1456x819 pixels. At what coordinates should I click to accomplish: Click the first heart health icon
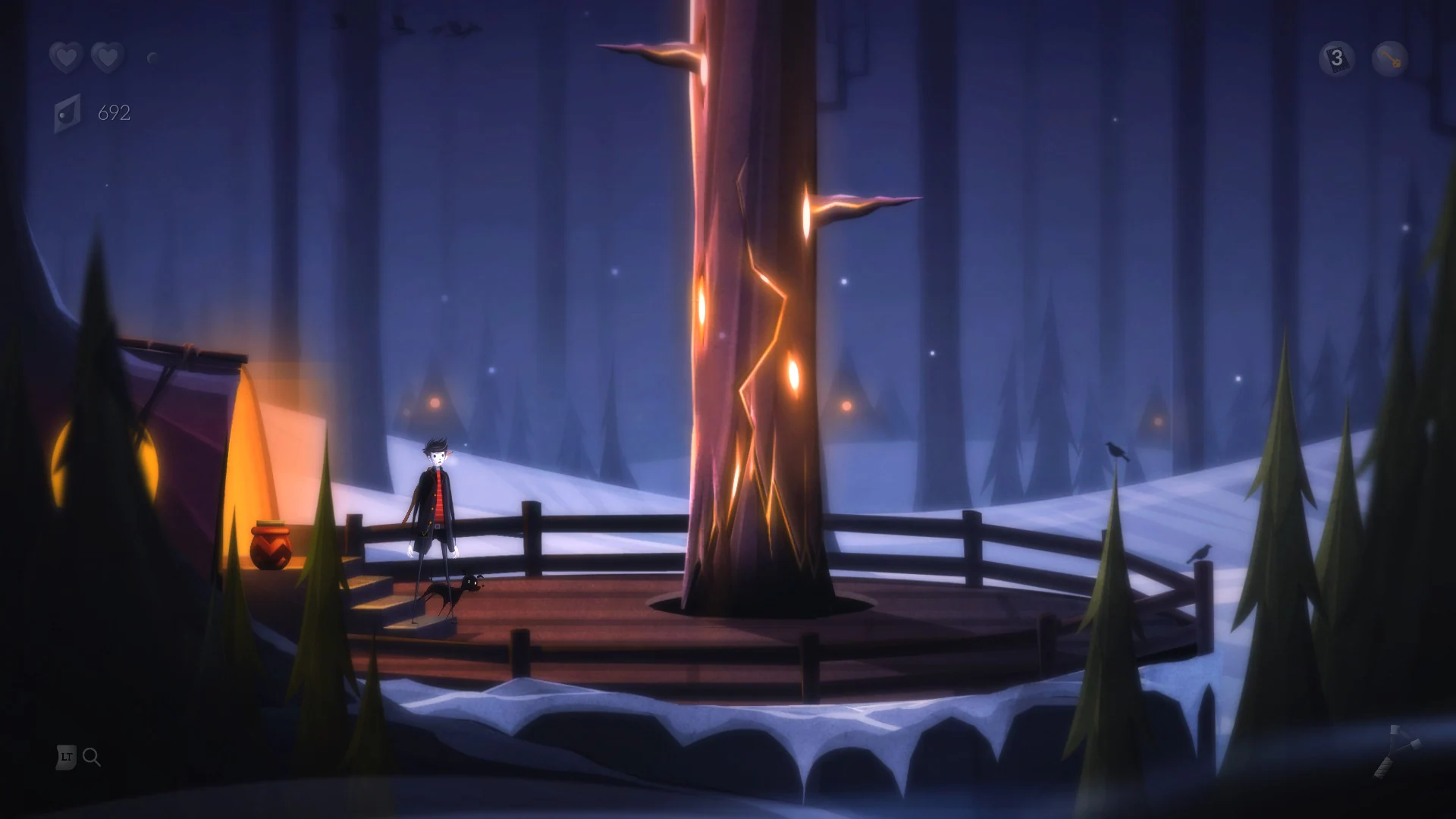point(66,58)
